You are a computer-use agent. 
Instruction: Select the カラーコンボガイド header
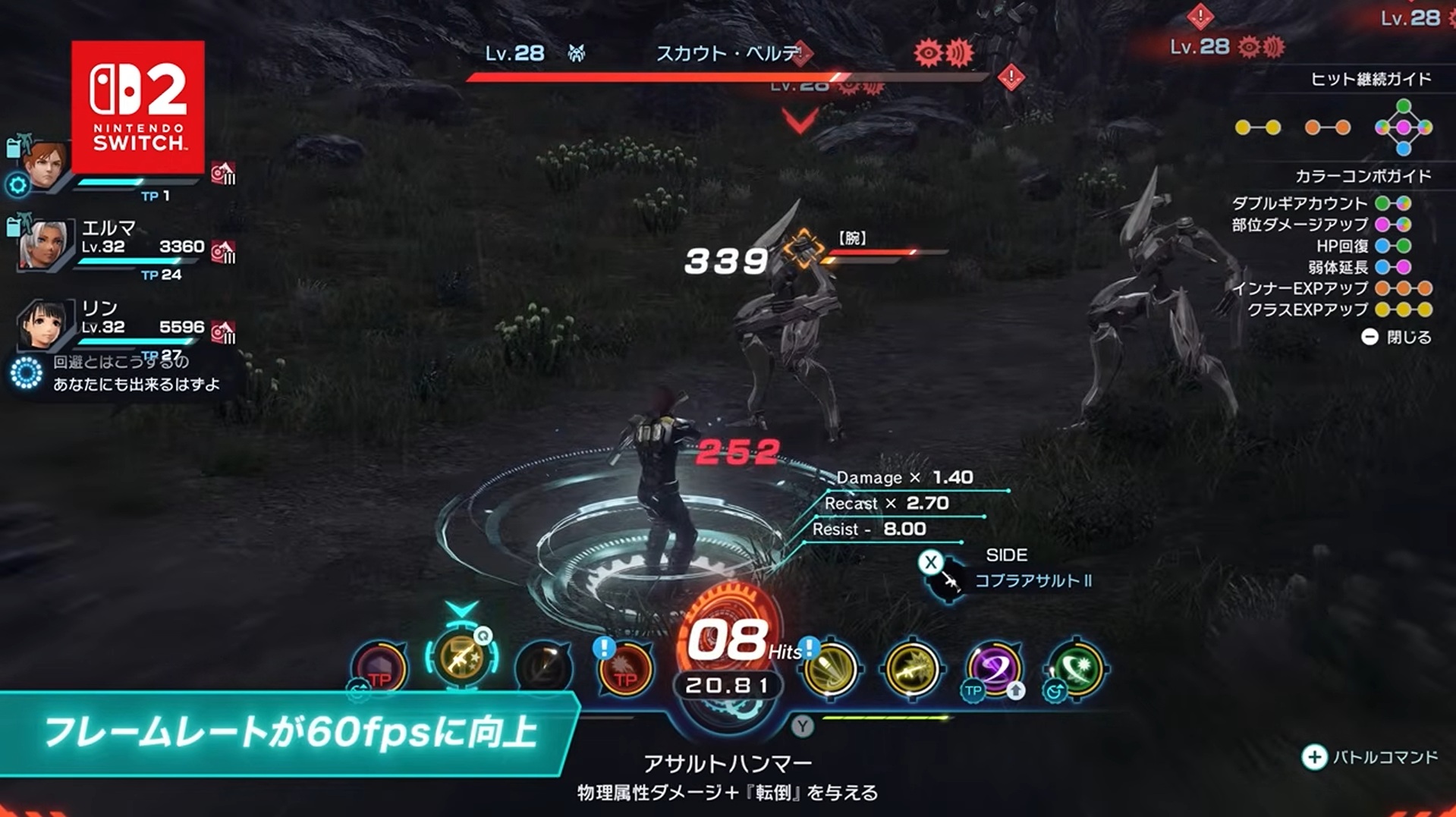1362,175
